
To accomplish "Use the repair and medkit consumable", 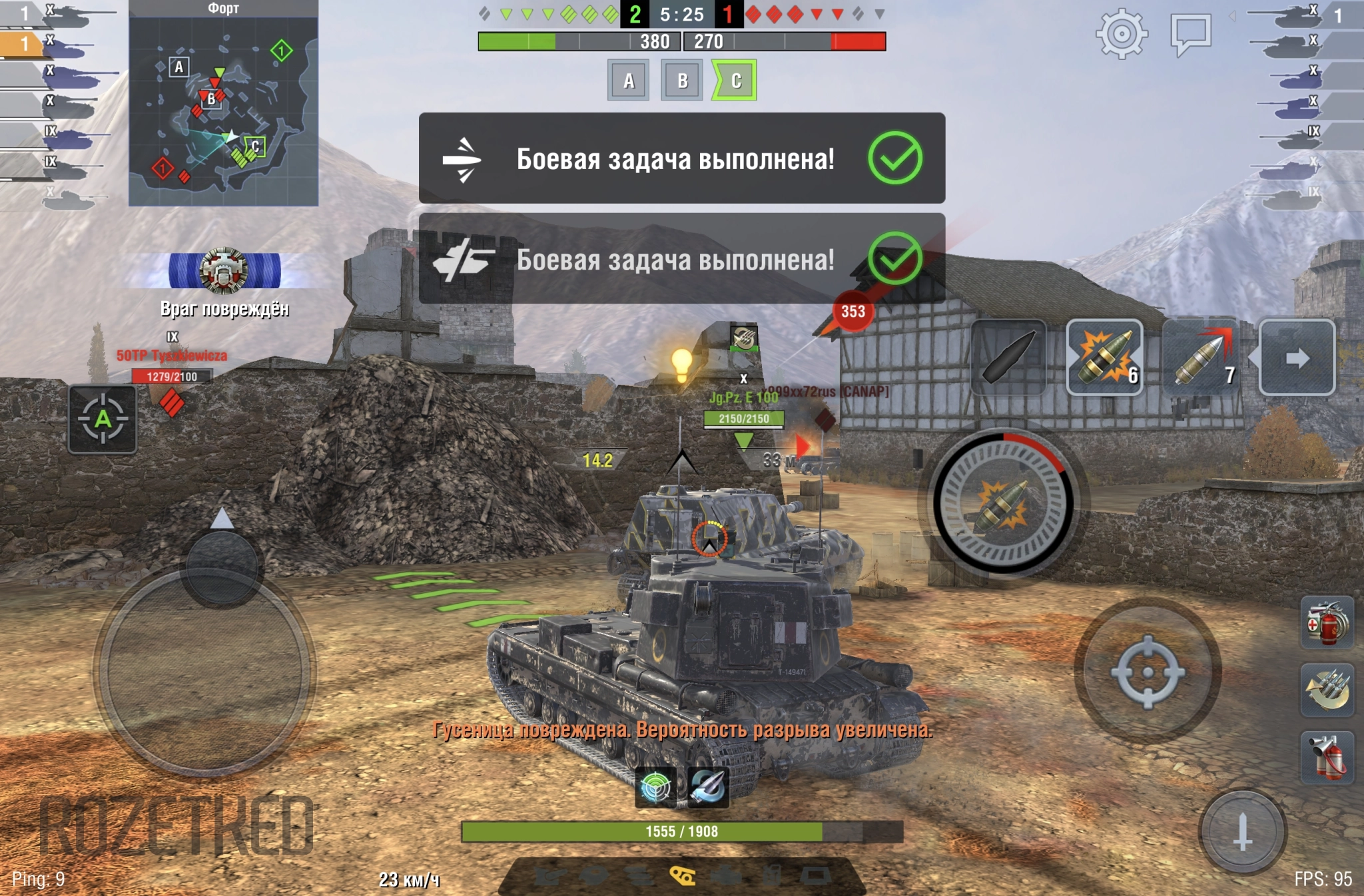I will (x=1327, y=623).
